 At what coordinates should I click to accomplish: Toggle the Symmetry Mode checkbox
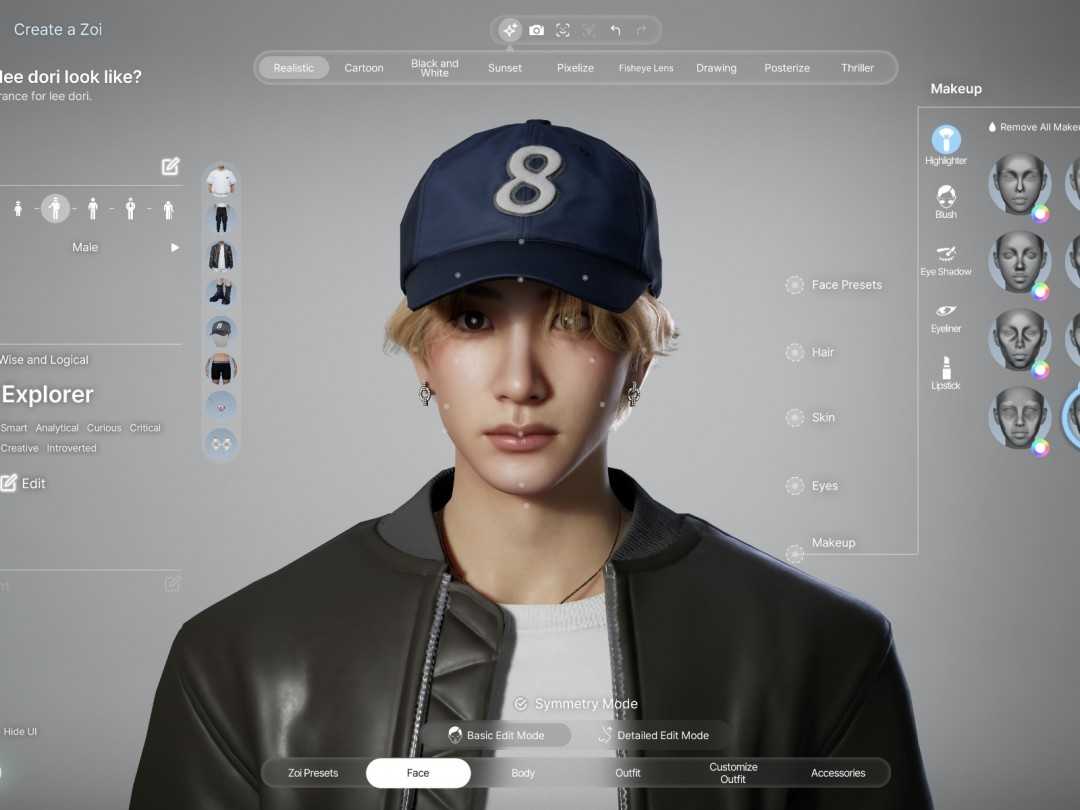click(x=520, y=704)
